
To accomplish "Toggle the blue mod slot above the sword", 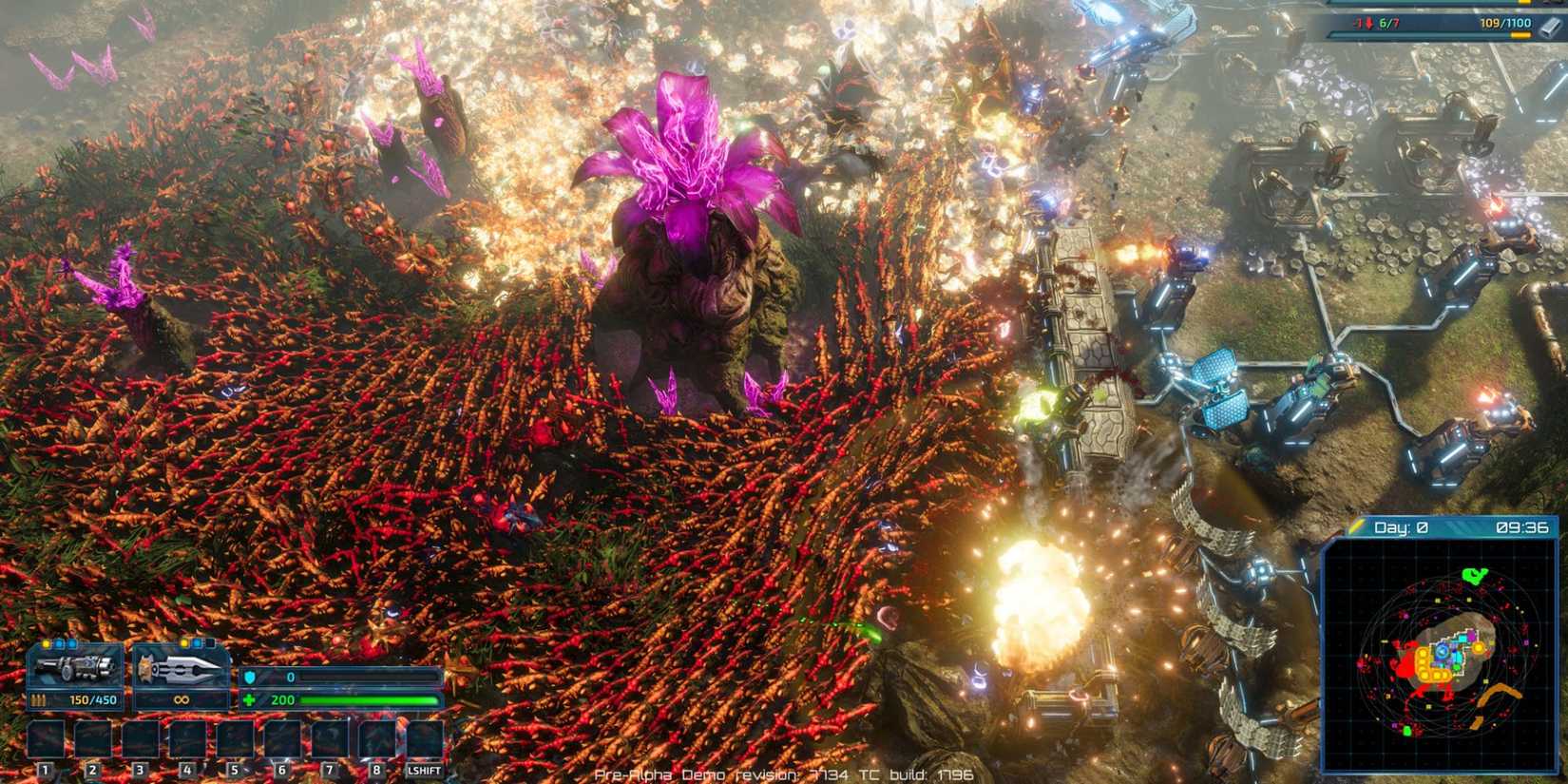I will tap(198, 643).
